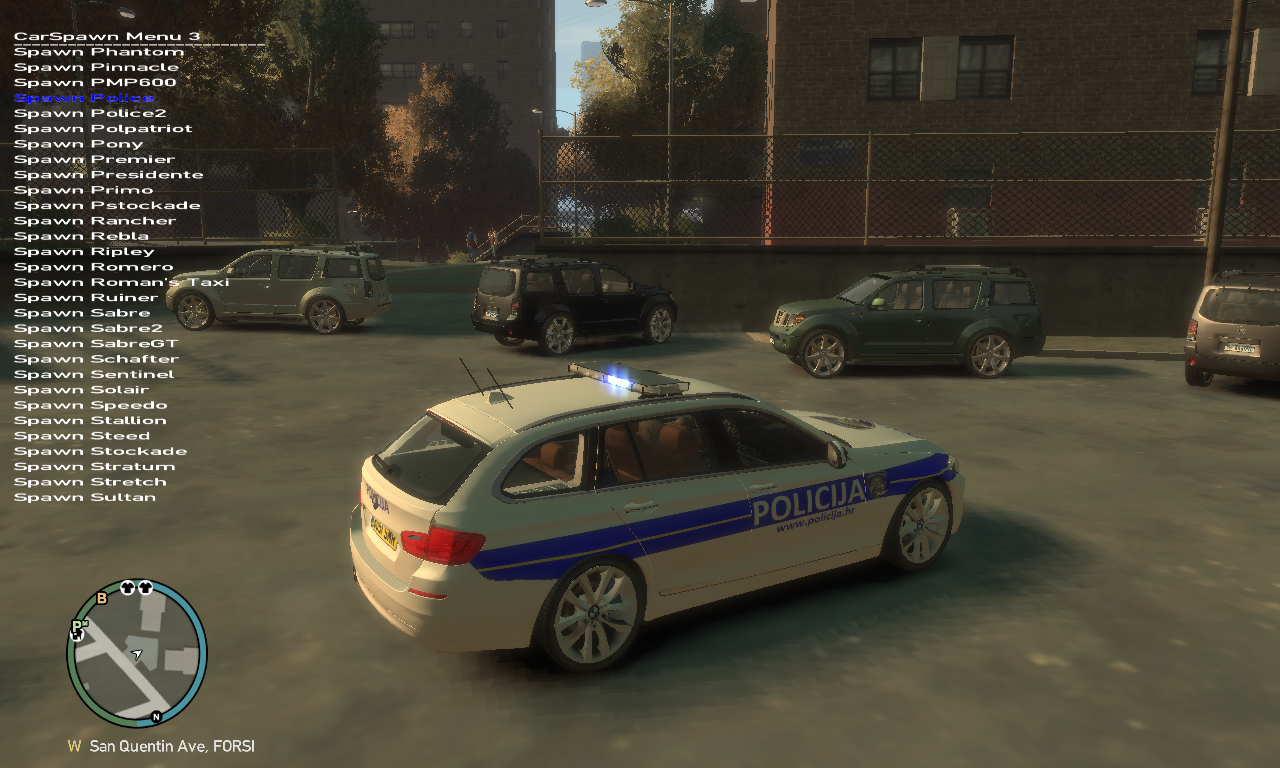1280x768 pixels.
Task: Choose the Spawn Presidente option
Action: tap(108, 174)
